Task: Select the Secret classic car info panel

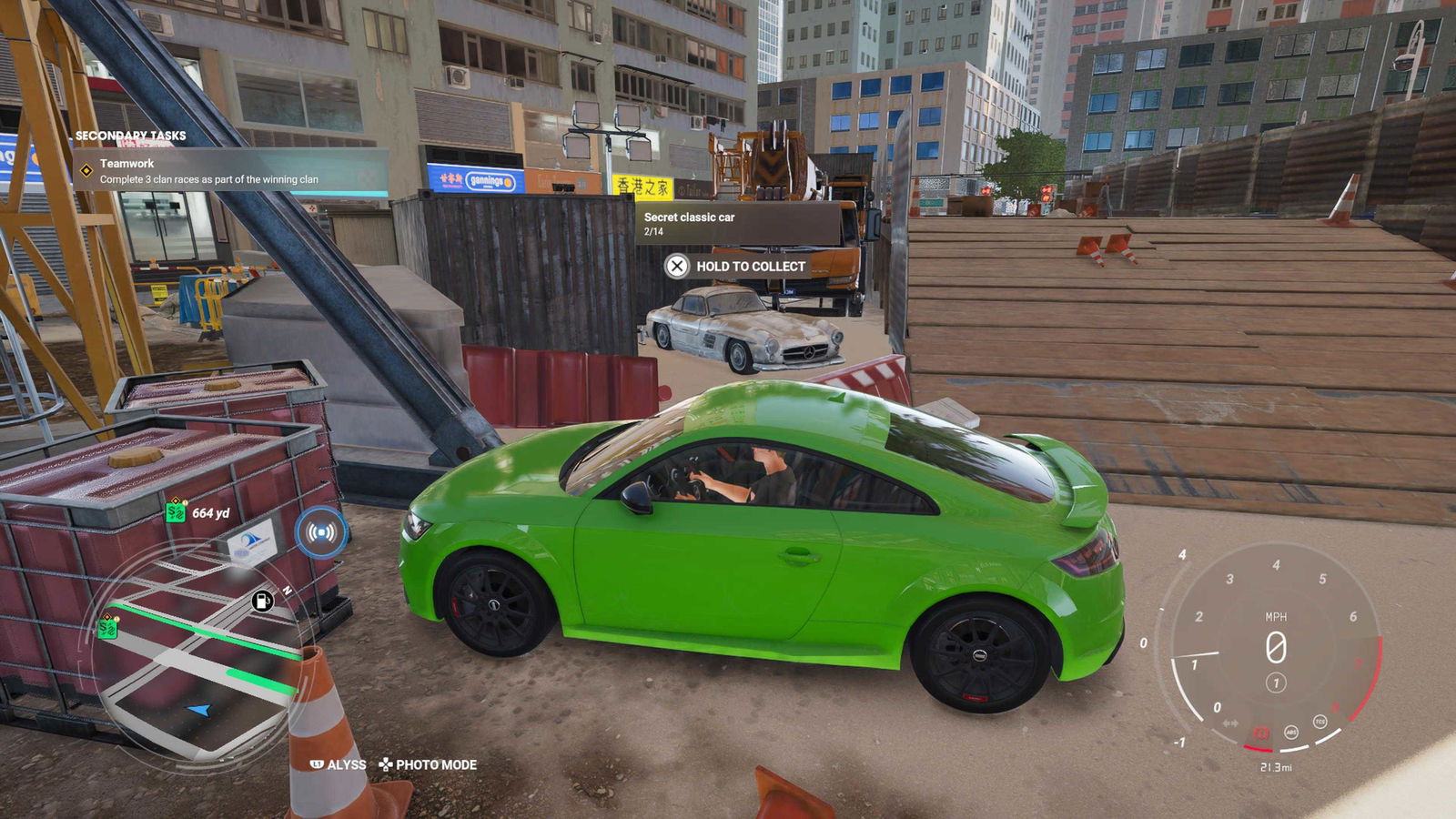Action: [x=737, y=224]
